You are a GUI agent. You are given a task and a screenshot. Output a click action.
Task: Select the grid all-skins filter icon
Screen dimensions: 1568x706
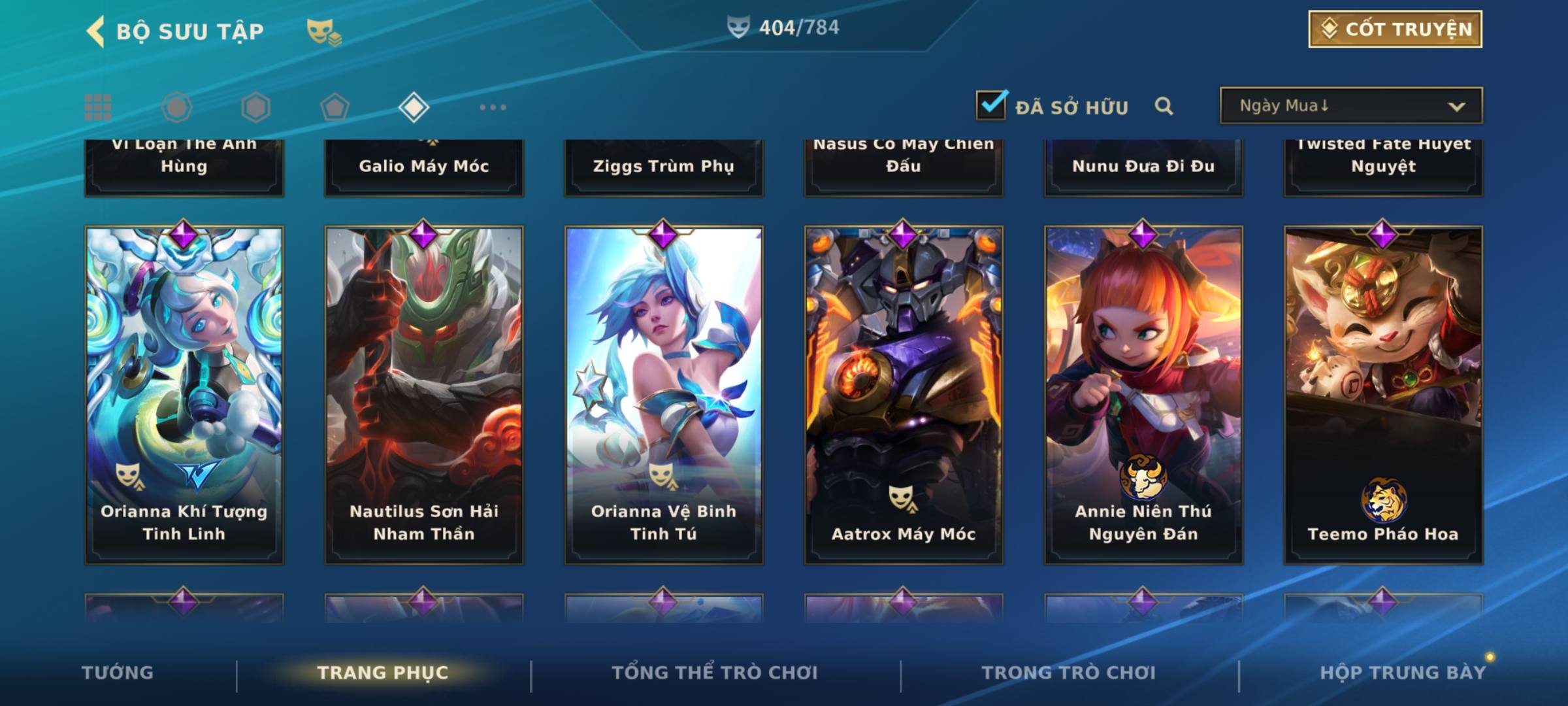pos(98,107)
